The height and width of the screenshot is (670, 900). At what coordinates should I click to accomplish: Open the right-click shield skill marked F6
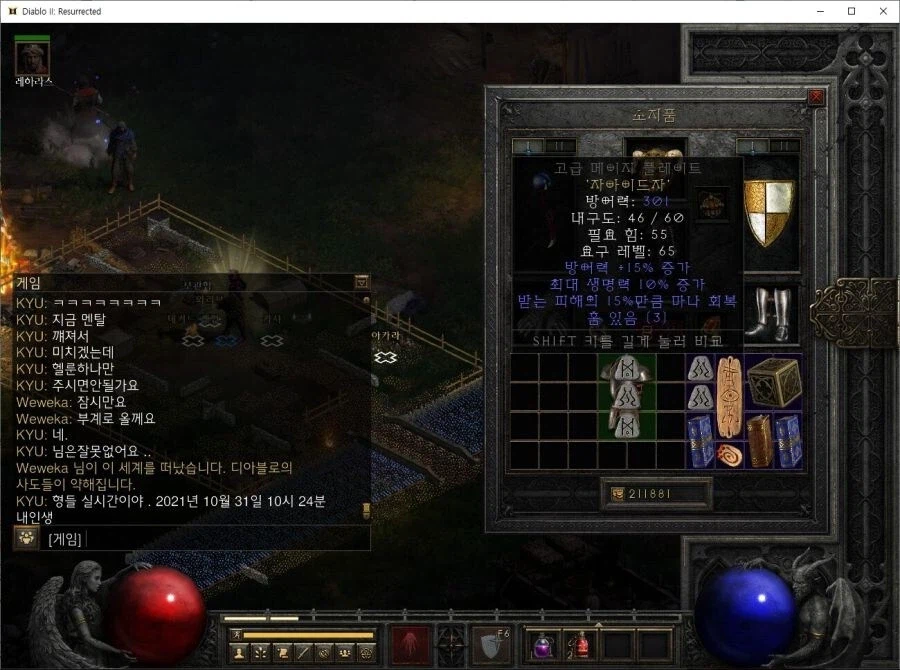click(490, 644)
